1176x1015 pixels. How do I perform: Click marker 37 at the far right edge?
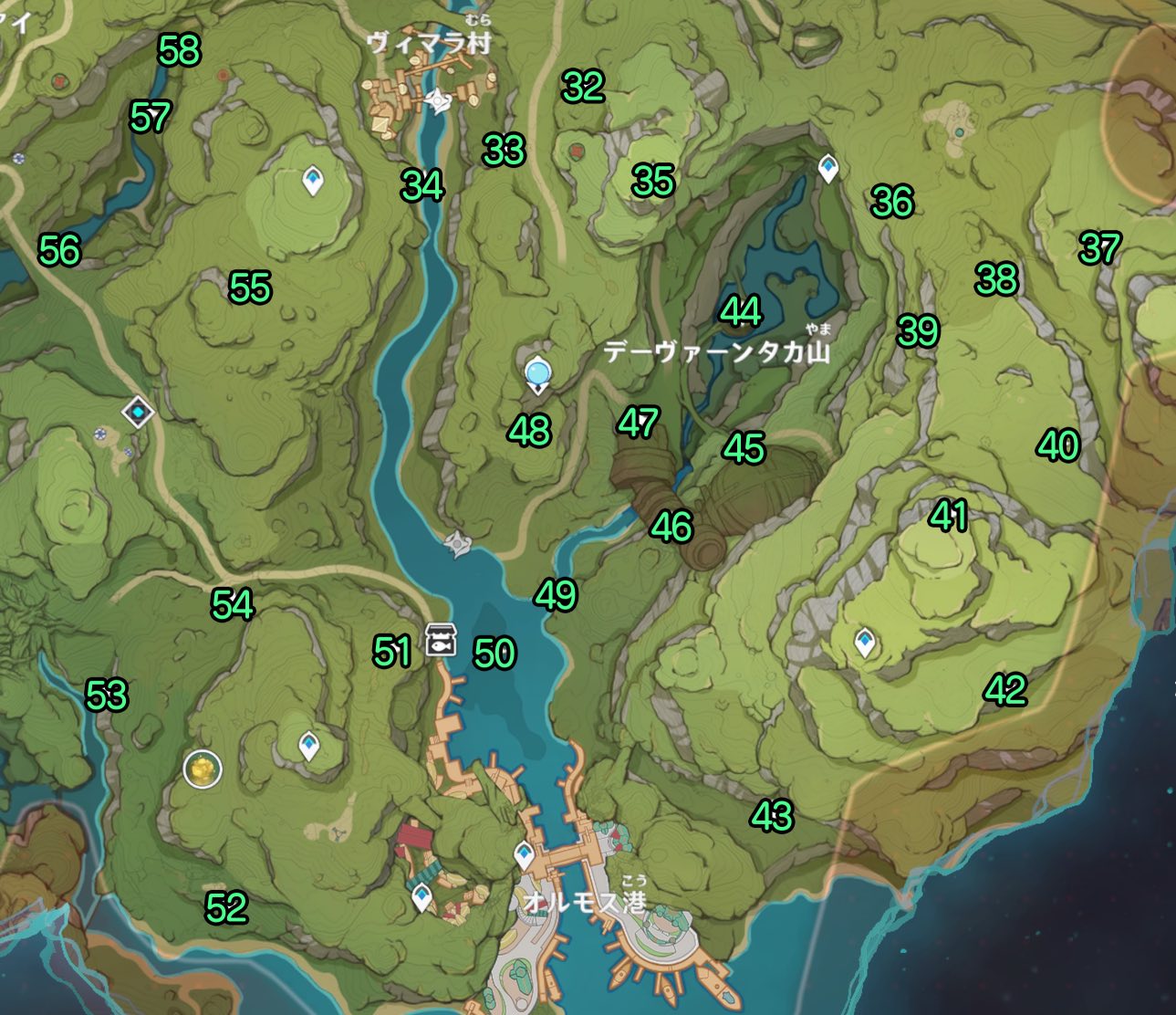pos(1101,247)
